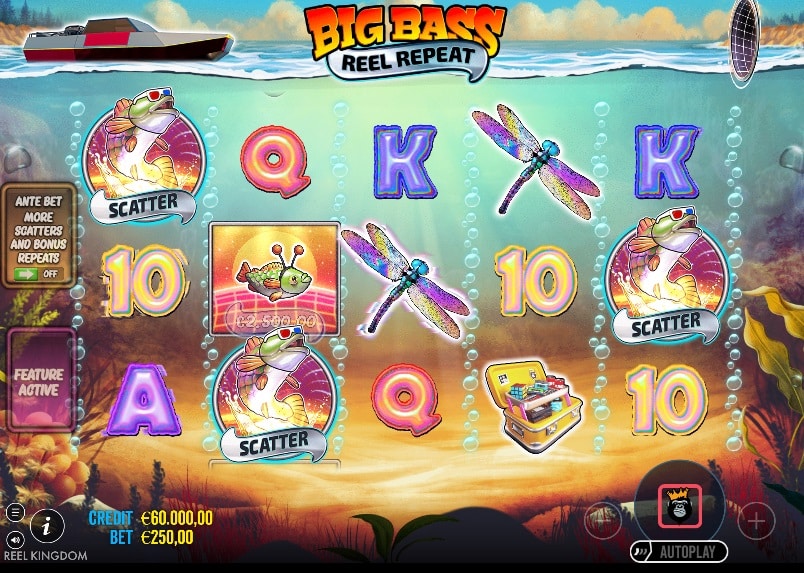The width and height of the screenshot is (804, 573).
Task: Open the game info button
Action: click(47, 525)
